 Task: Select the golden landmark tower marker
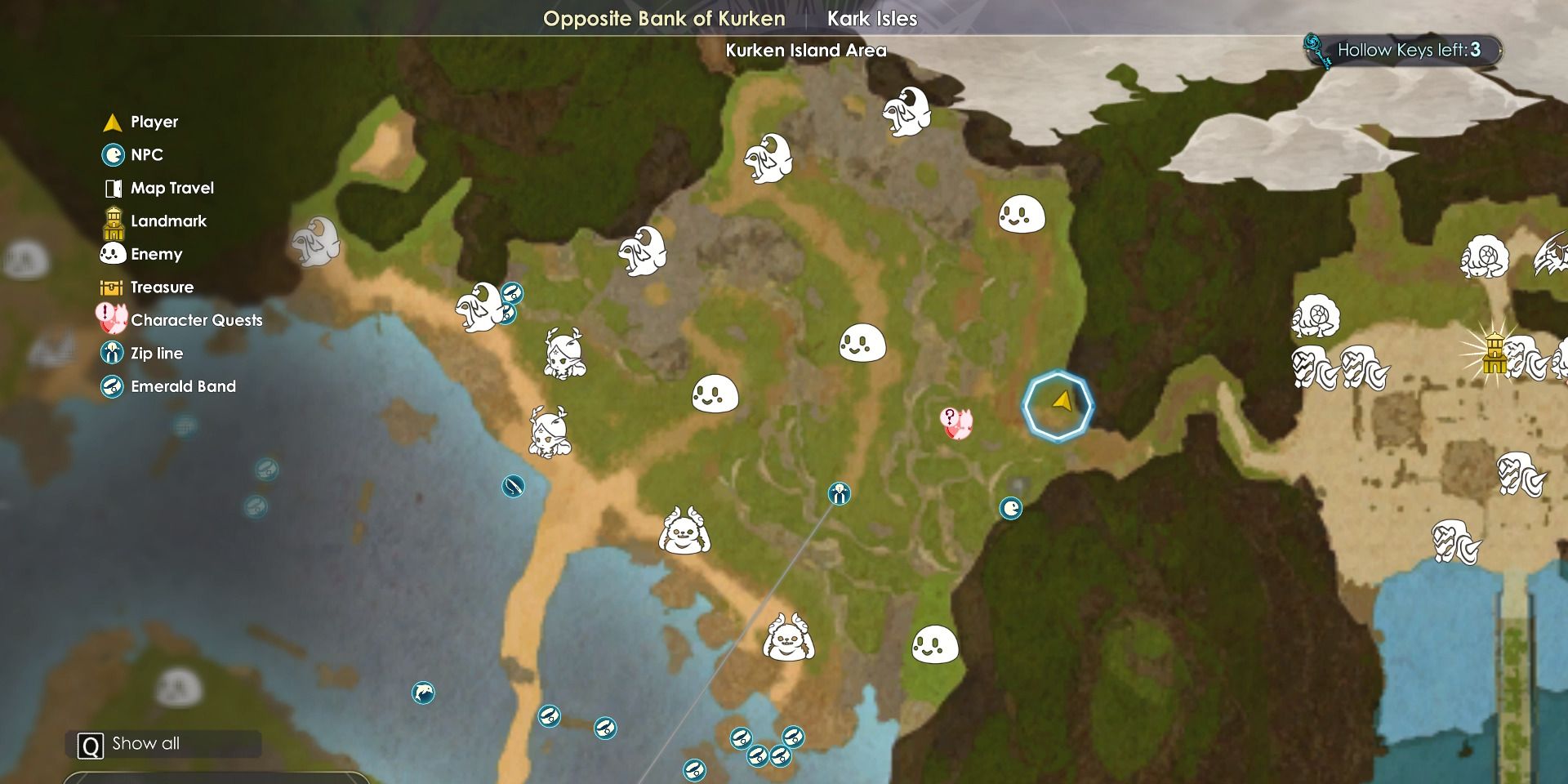point(1494,353)
